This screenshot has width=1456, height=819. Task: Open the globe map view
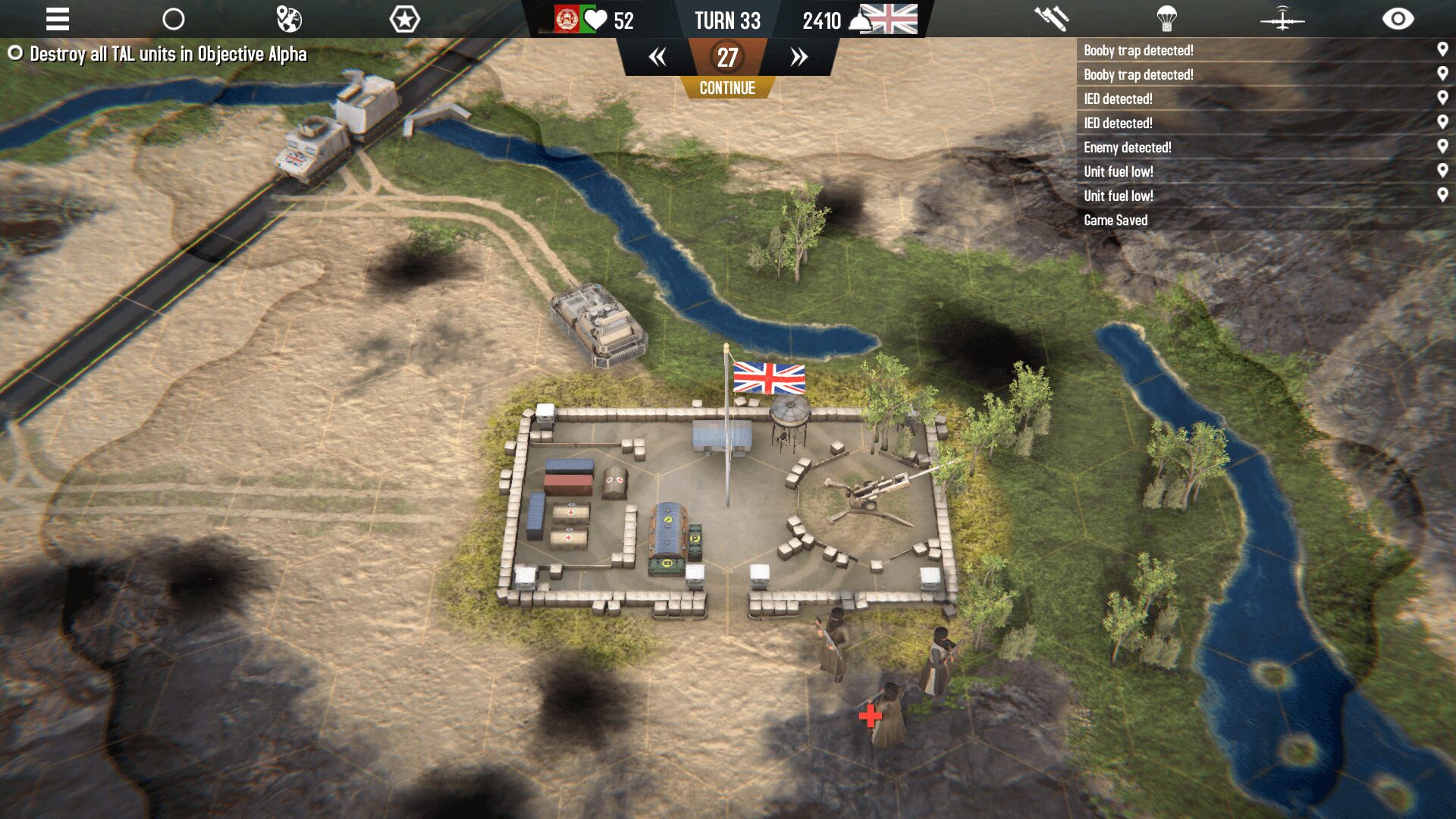289,19
